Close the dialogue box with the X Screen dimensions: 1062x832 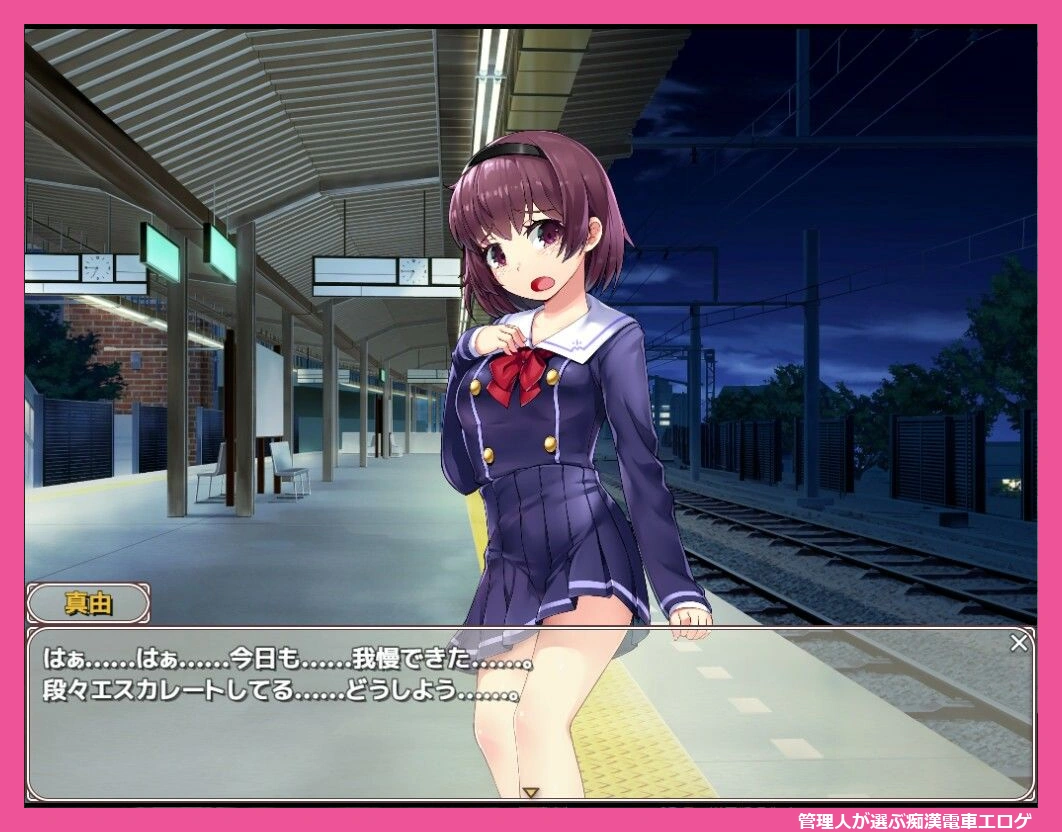1018,643
